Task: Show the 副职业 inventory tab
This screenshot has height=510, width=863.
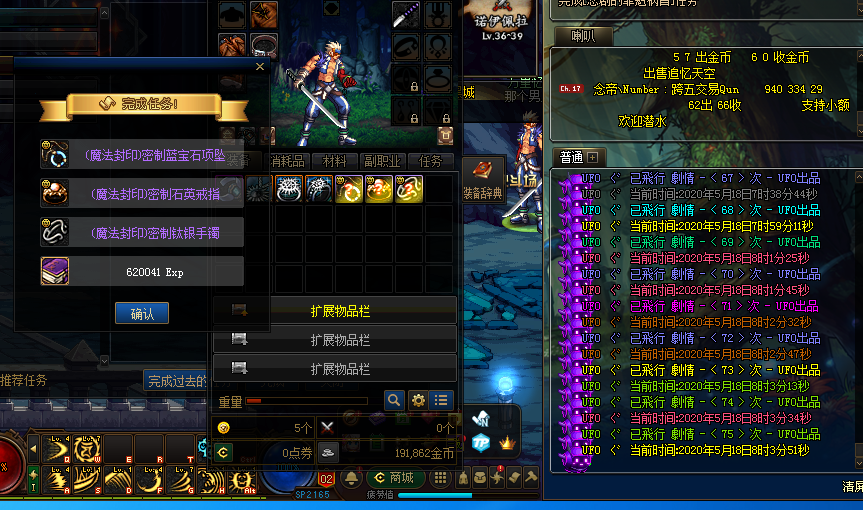Action: click(382, 161)
